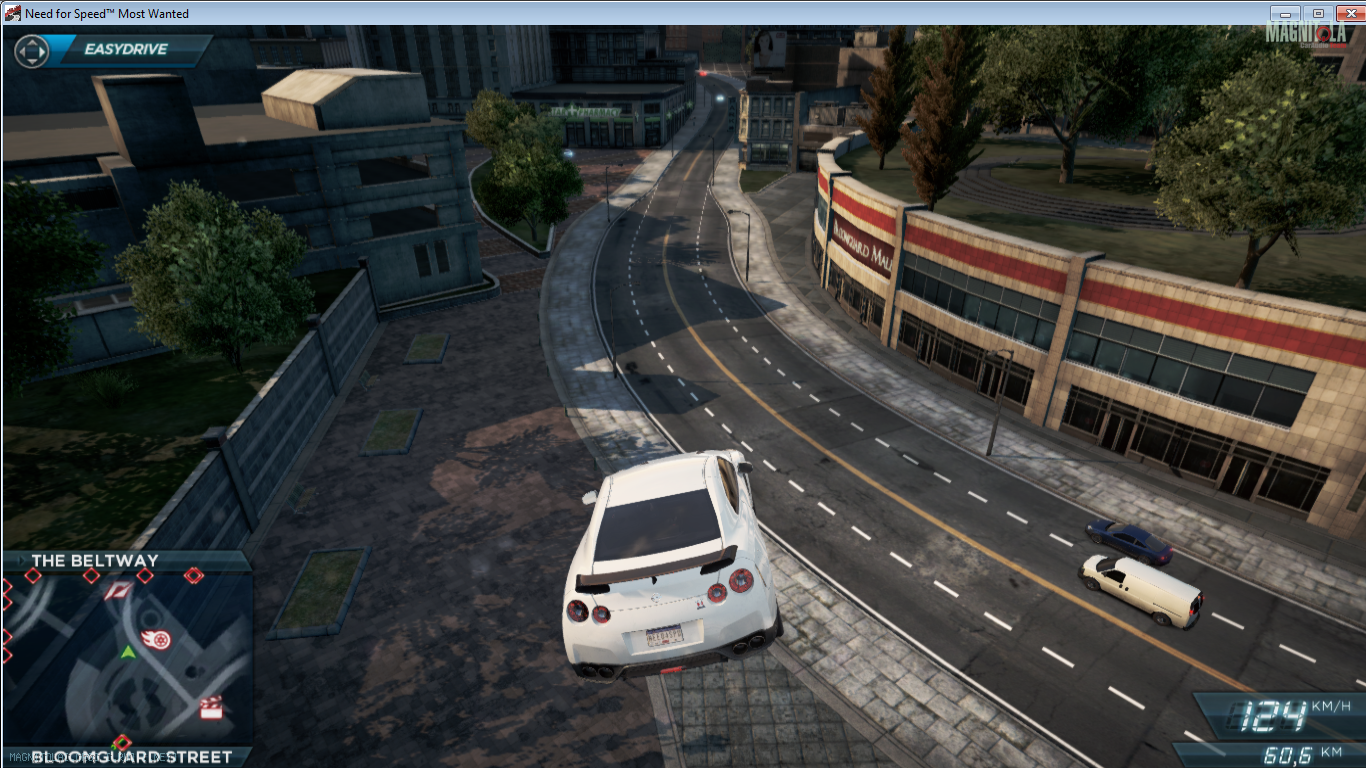Select the red NFS logo marker on minimap
The height and width of the screenshot is (768, 1366).
[116, 591]
